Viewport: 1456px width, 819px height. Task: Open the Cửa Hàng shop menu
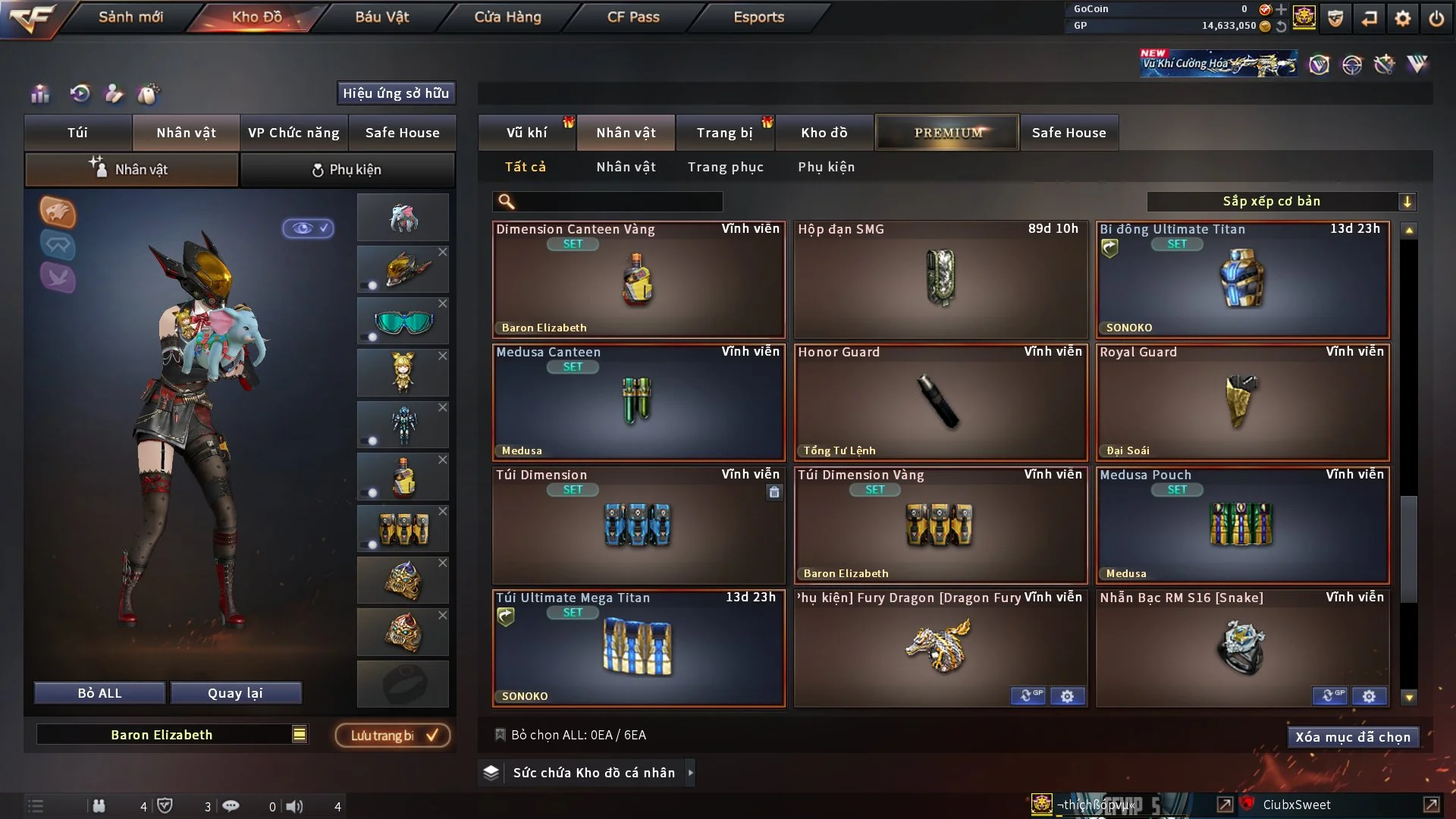tap(507, 17)
